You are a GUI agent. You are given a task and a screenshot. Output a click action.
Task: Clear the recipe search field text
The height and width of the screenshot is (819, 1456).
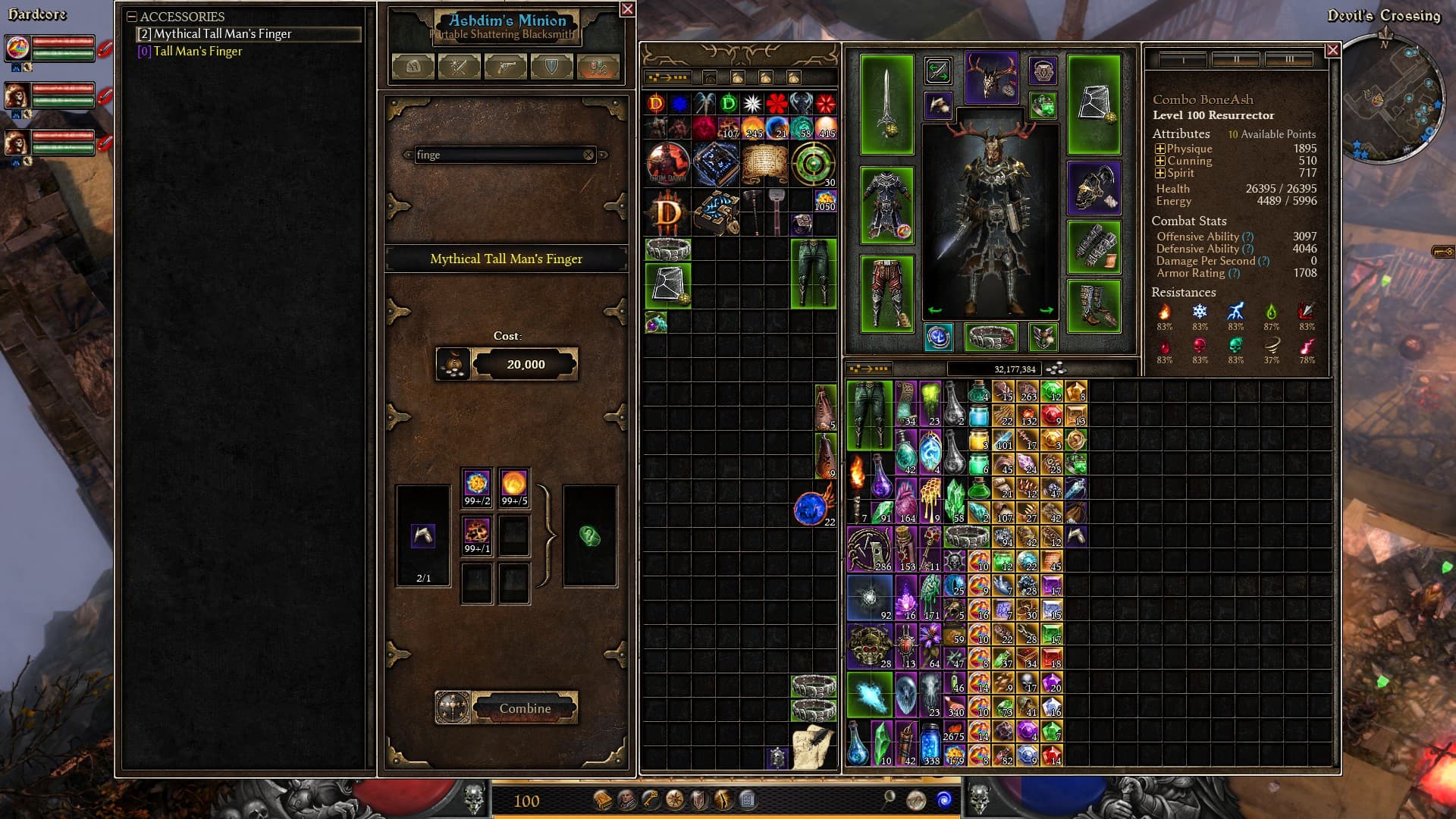coord(588,155)
